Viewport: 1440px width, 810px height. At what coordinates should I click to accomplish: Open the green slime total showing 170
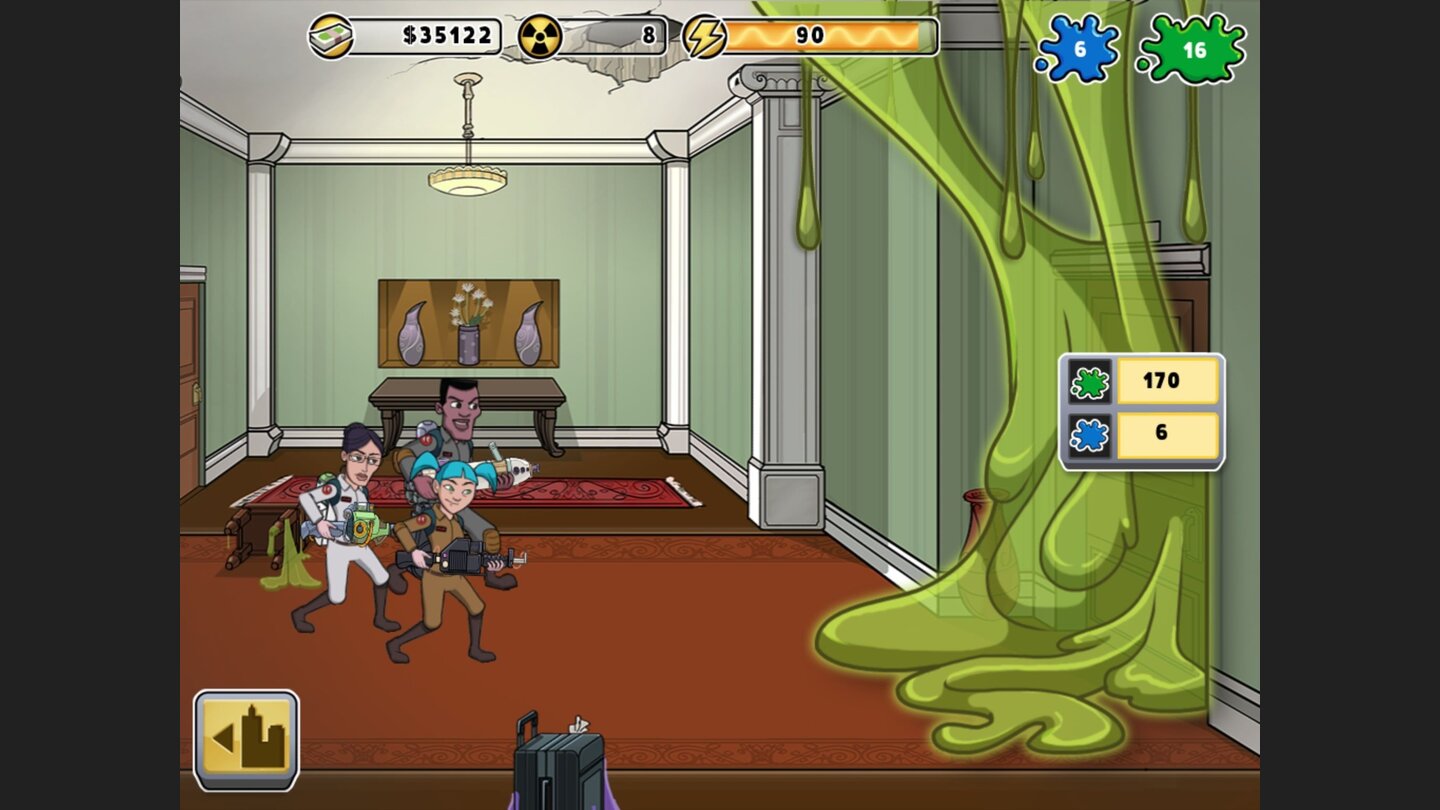[x=1169, y=381]
